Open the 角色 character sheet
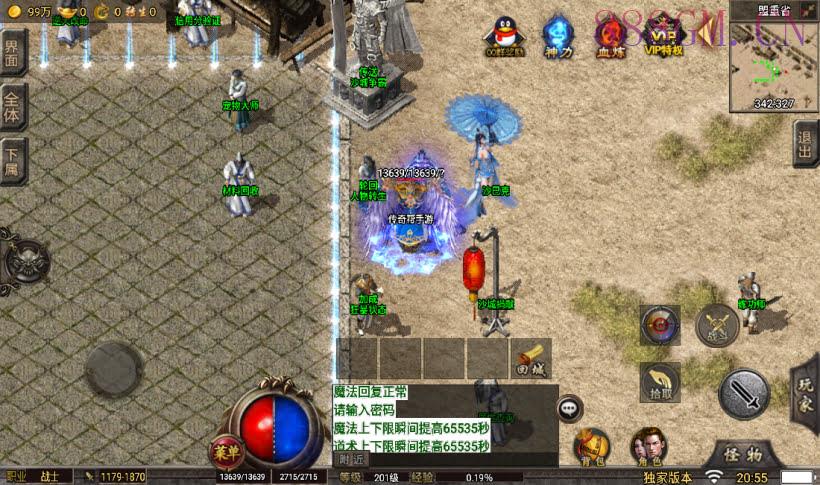The image size is (820, 485). 647,446
